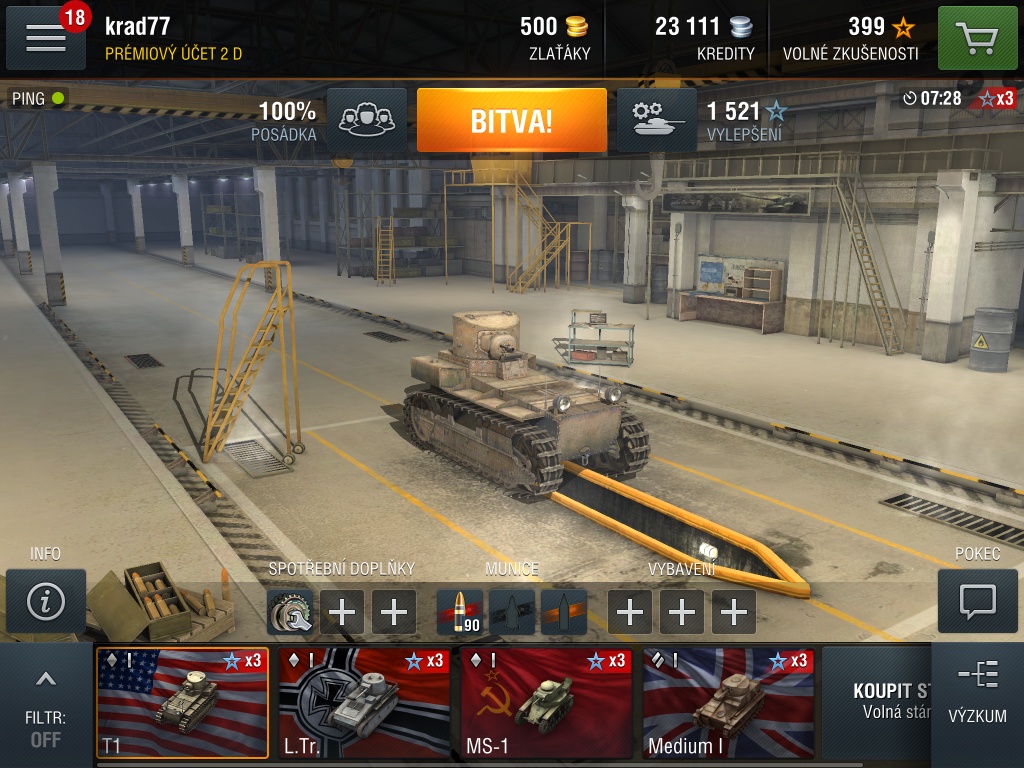The image size is (1024, 768).
Task: Open the chat (Pokec) window
Action: [976, 601]
